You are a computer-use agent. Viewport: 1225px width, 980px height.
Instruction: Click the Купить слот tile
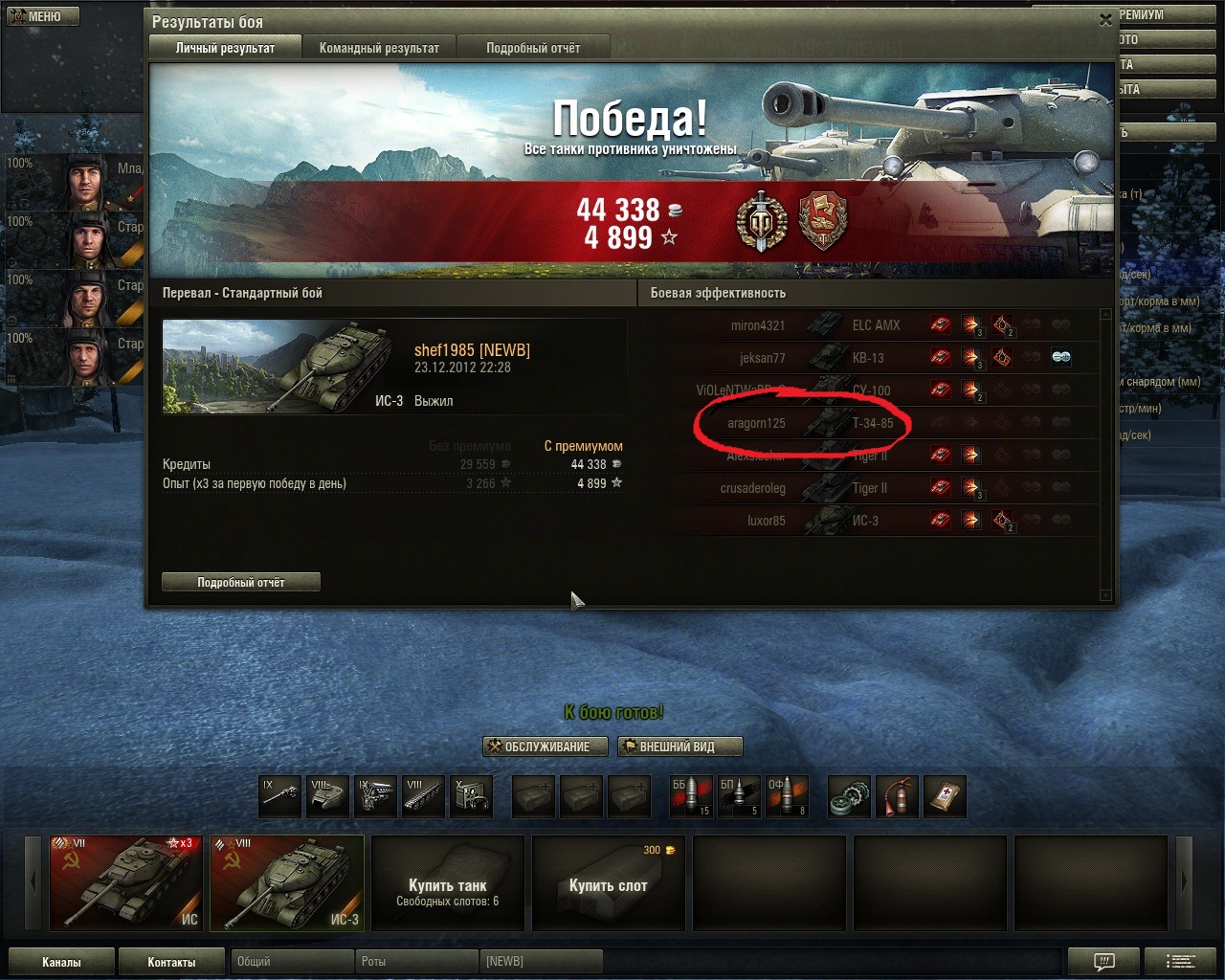tap(609, 882)
